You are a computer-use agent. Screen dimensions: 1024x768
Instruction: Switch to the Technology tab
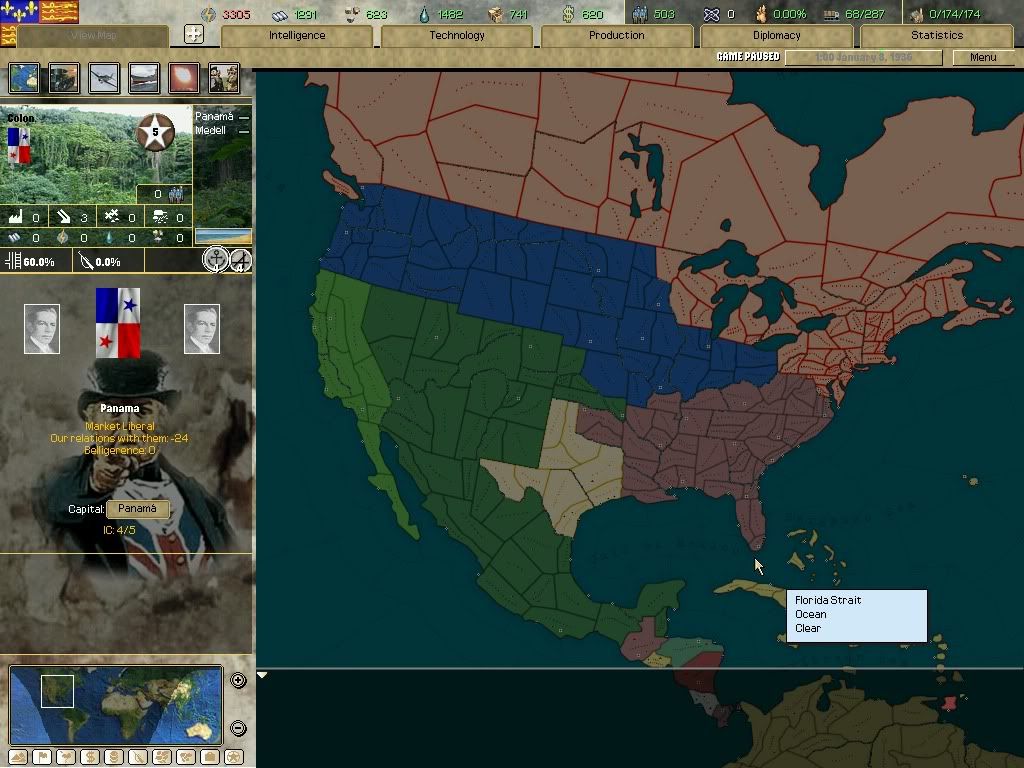tap(457, 35)
